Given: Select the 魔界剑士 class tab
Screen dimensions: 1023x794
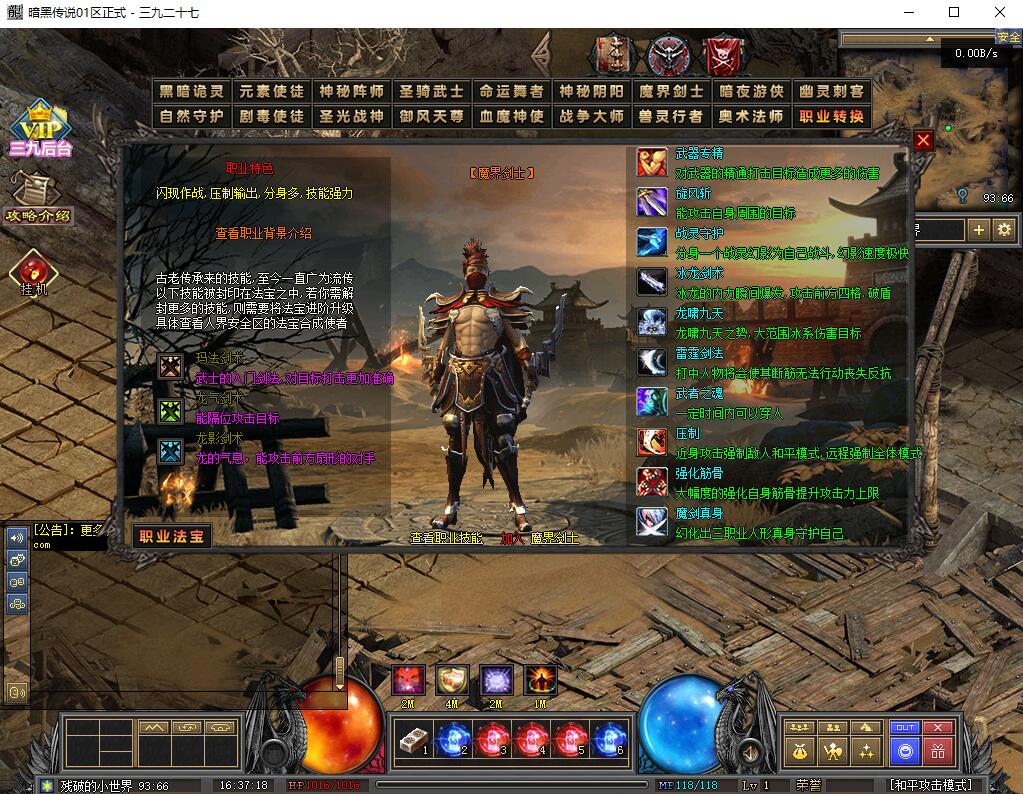Looking at the screenshot, I should point(672,91).
